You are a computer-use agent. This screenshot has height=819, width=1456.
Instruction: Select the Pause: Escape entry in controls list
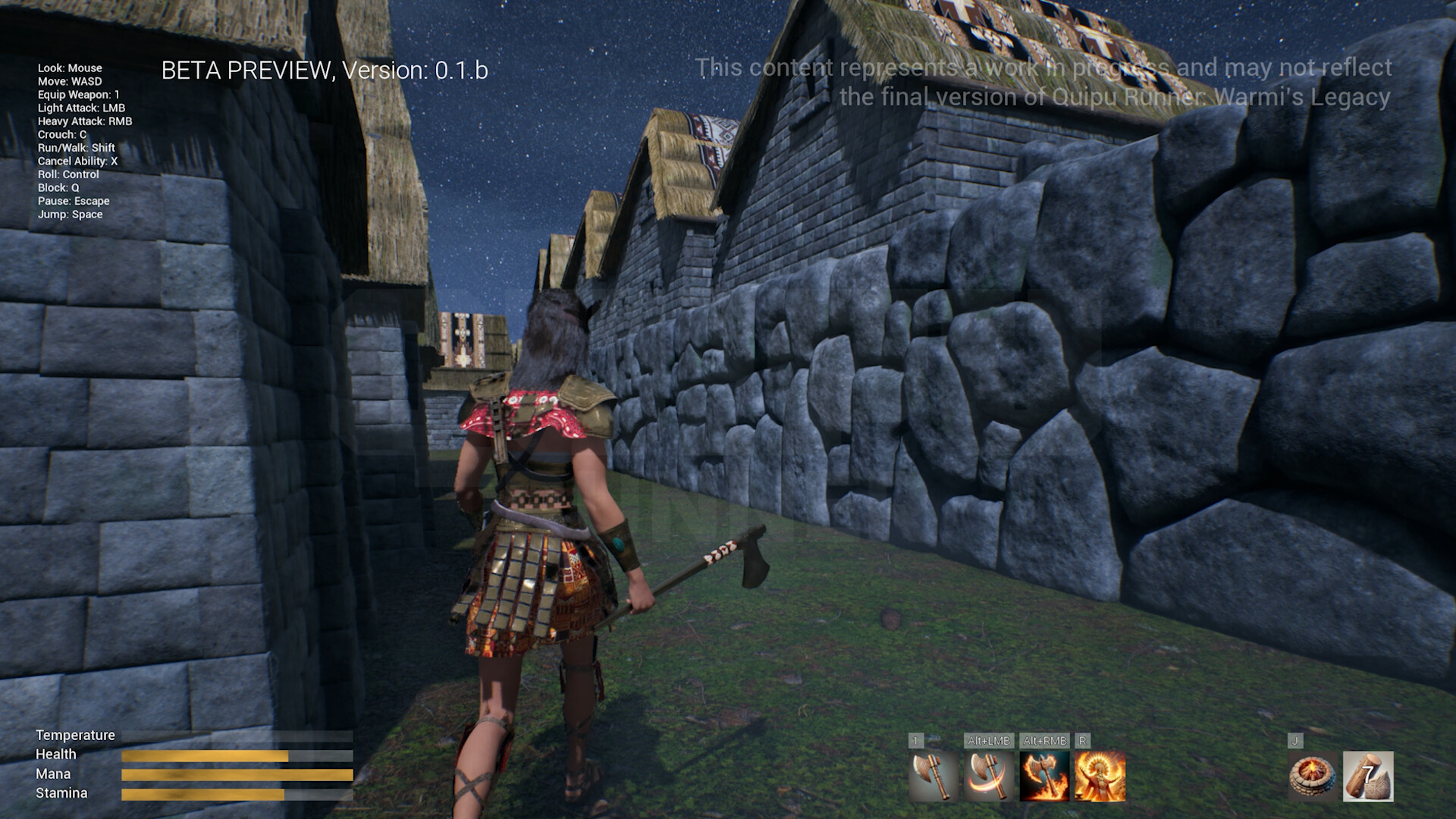pos(75,201)
